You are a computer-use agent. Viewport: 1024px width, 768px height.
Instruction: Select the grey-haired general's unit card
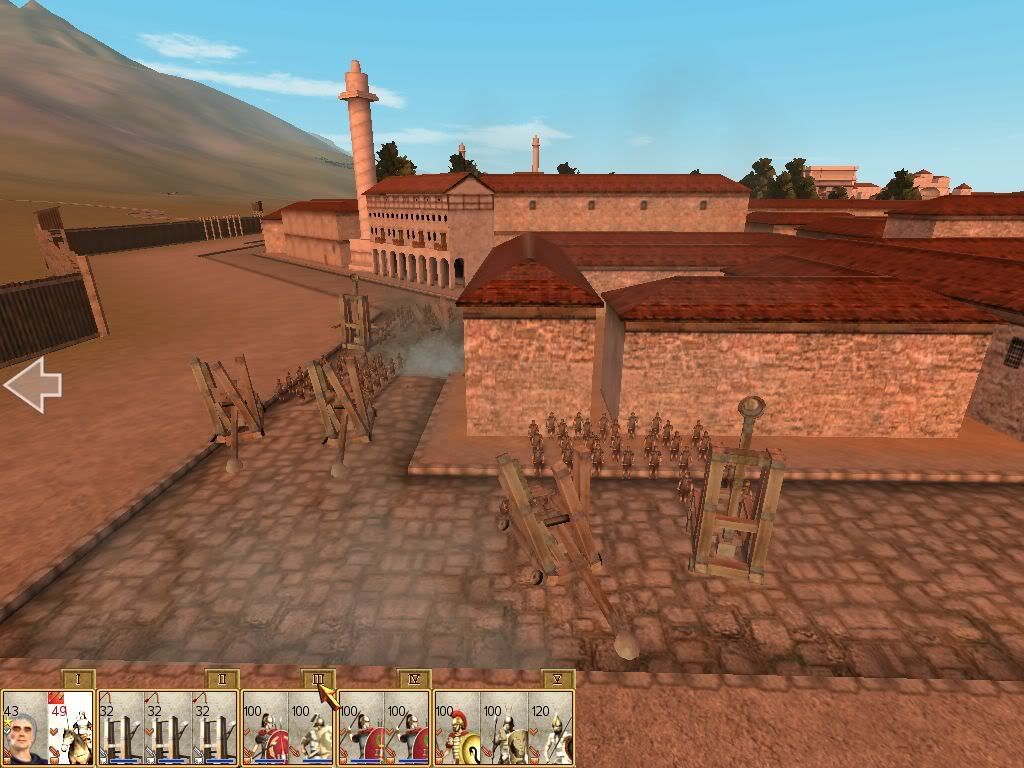(x=24, y=729)
